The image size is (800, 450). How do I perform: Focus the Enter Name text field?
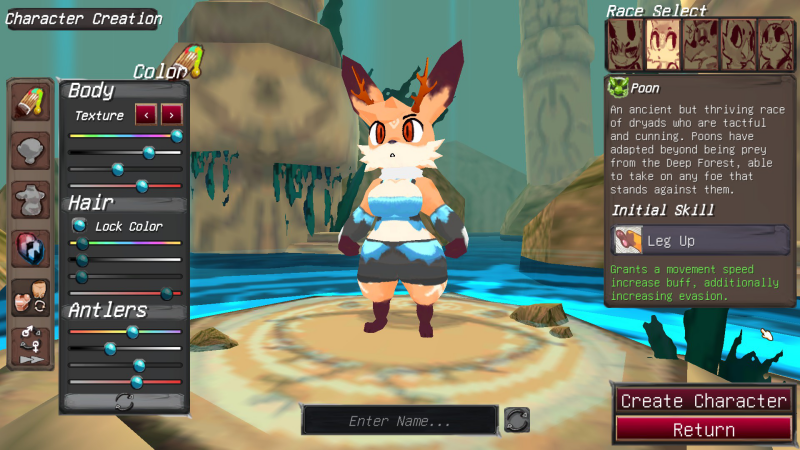pos(399,421)
